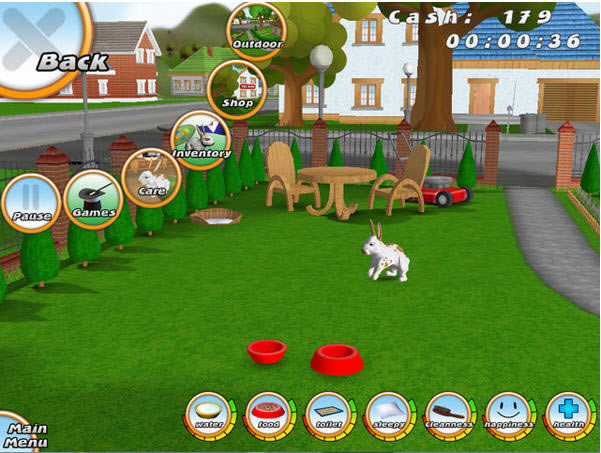Select the cleanness brush icon
The image size is (601, 453).
click(449, 414)
